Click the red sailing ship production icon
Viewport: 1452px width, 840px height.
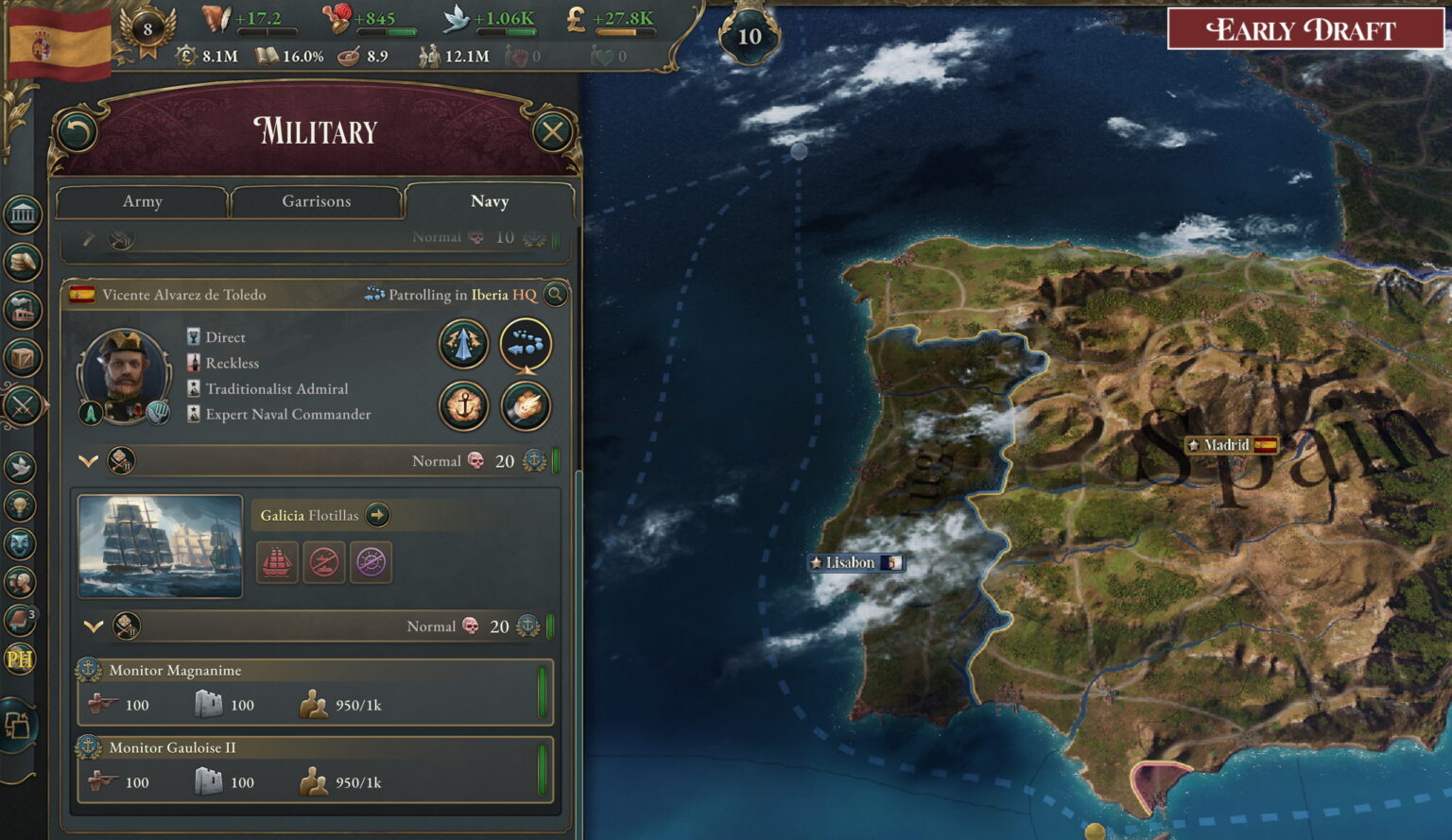277,562
